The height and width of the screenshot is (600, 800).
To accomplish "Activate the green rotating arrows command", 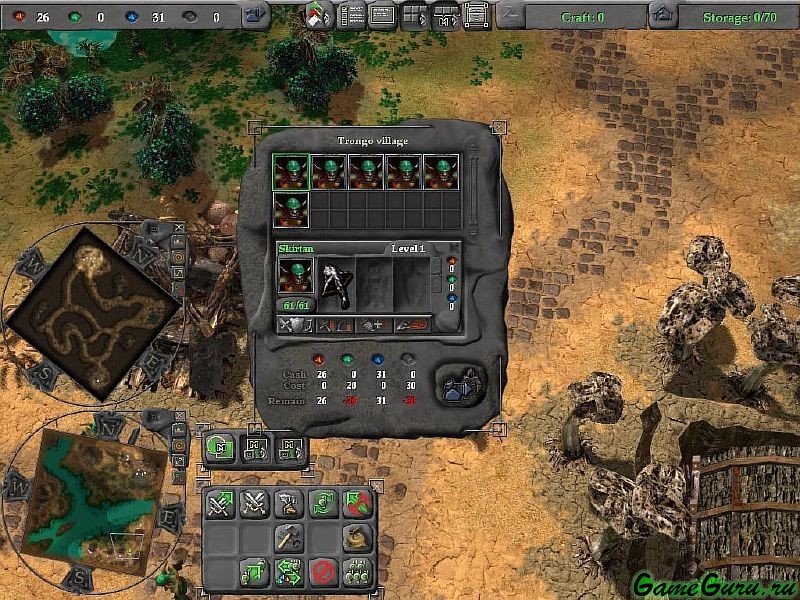I will tap(323, 505).
